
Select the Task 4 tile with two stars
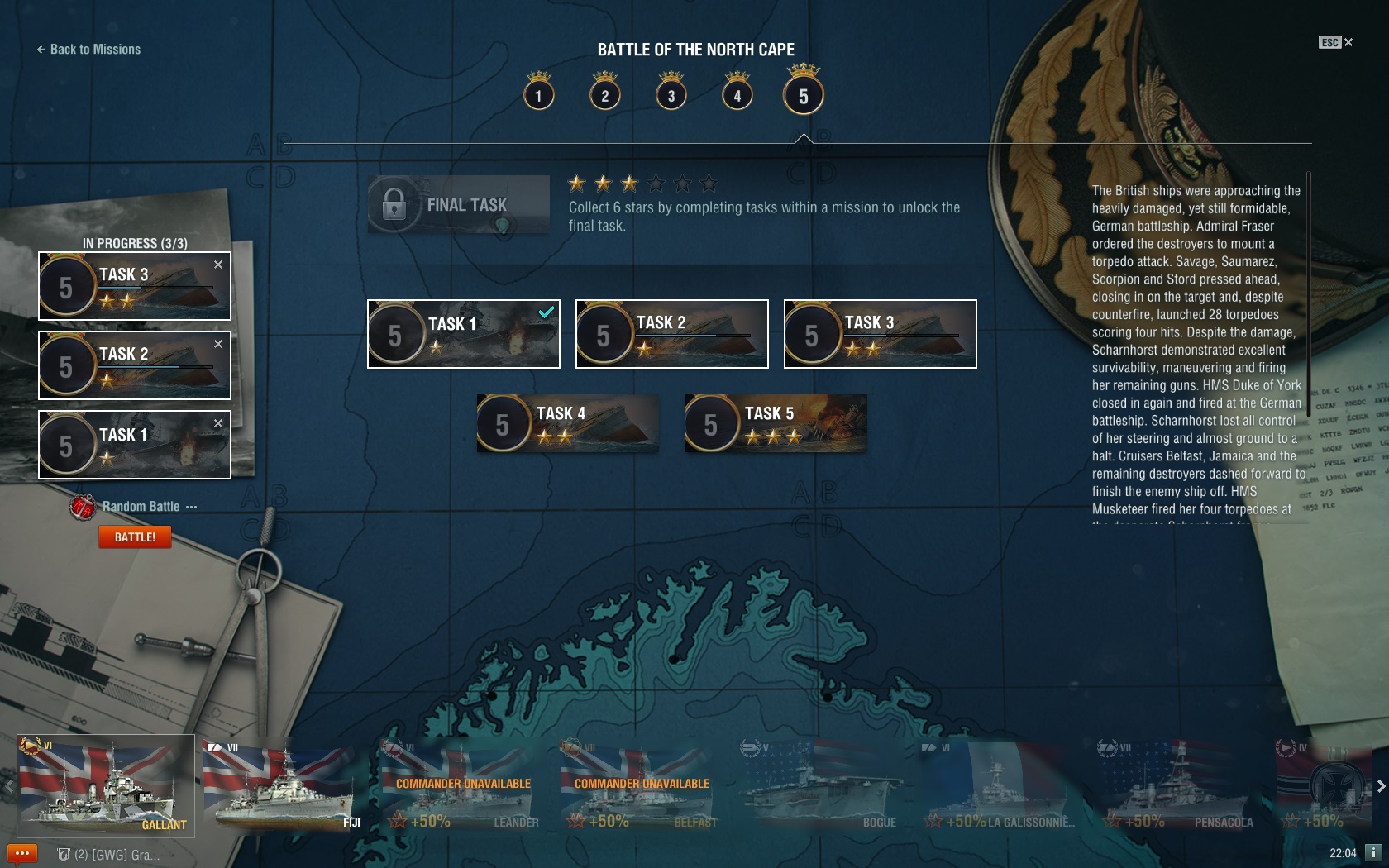(x=568, y=423)
